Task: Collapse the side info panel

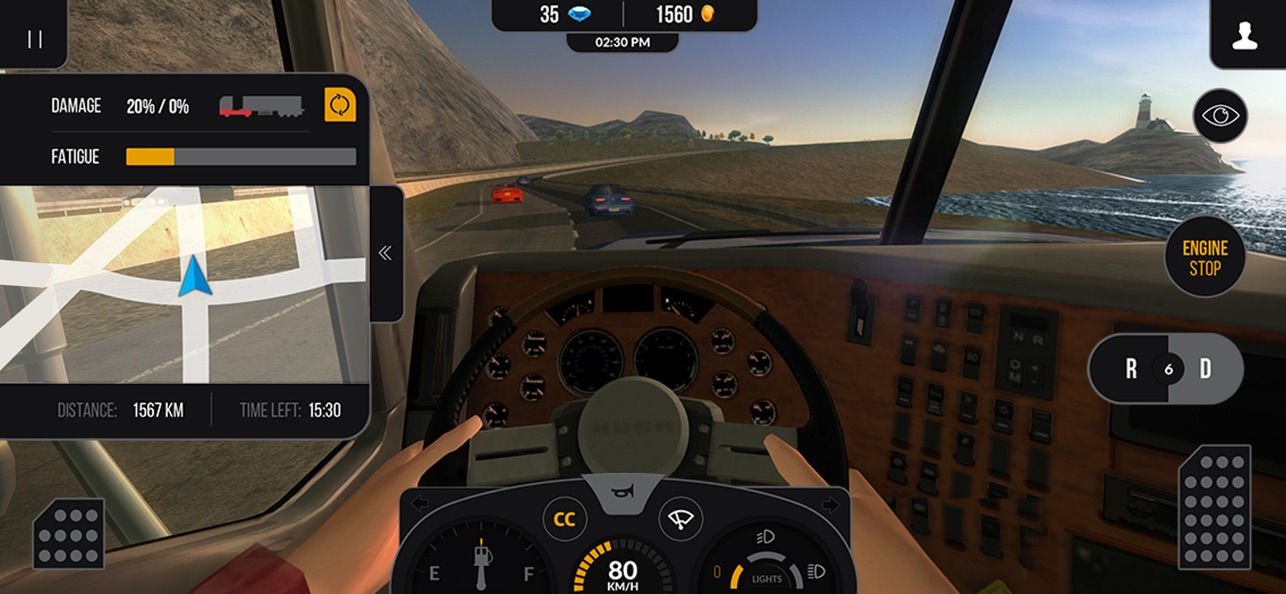Action: tap(385, 253)
